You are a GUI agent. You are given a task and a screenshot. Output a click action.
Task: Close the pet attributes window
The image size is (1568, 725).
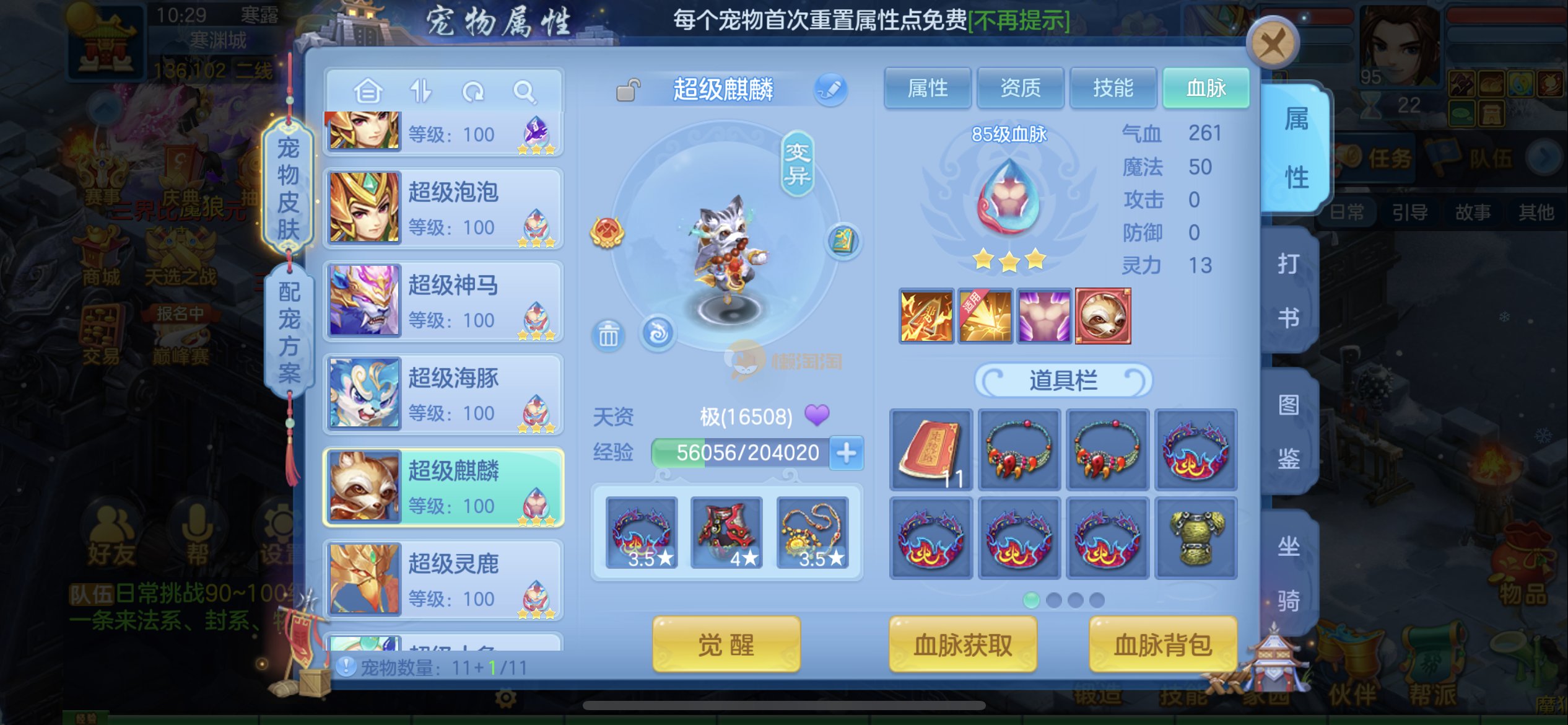tap(1272, 43)
